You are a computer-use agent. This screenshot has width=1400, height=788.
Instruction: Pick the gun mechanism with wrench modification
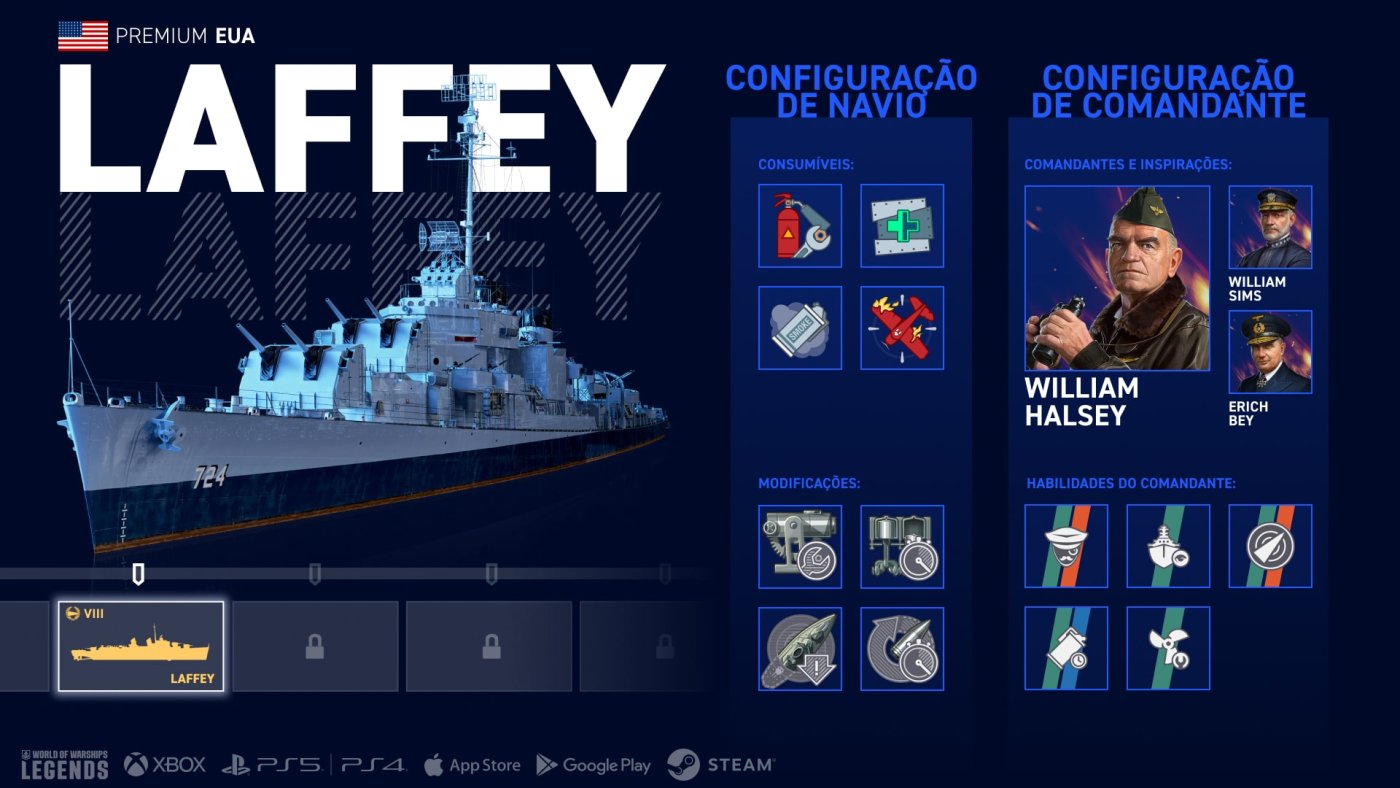[x=799, y=546]
